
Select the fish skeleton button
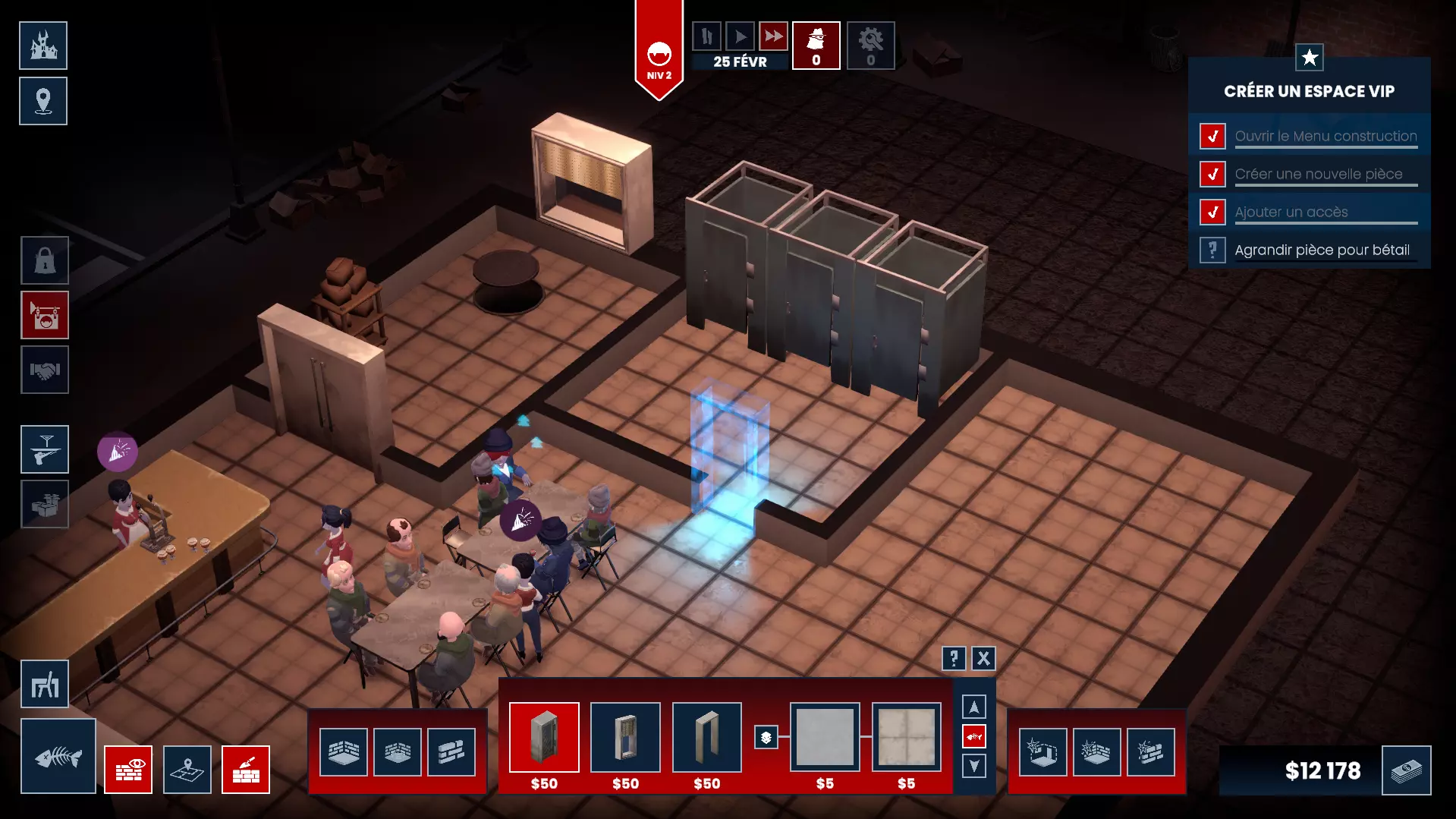[58, 756]
